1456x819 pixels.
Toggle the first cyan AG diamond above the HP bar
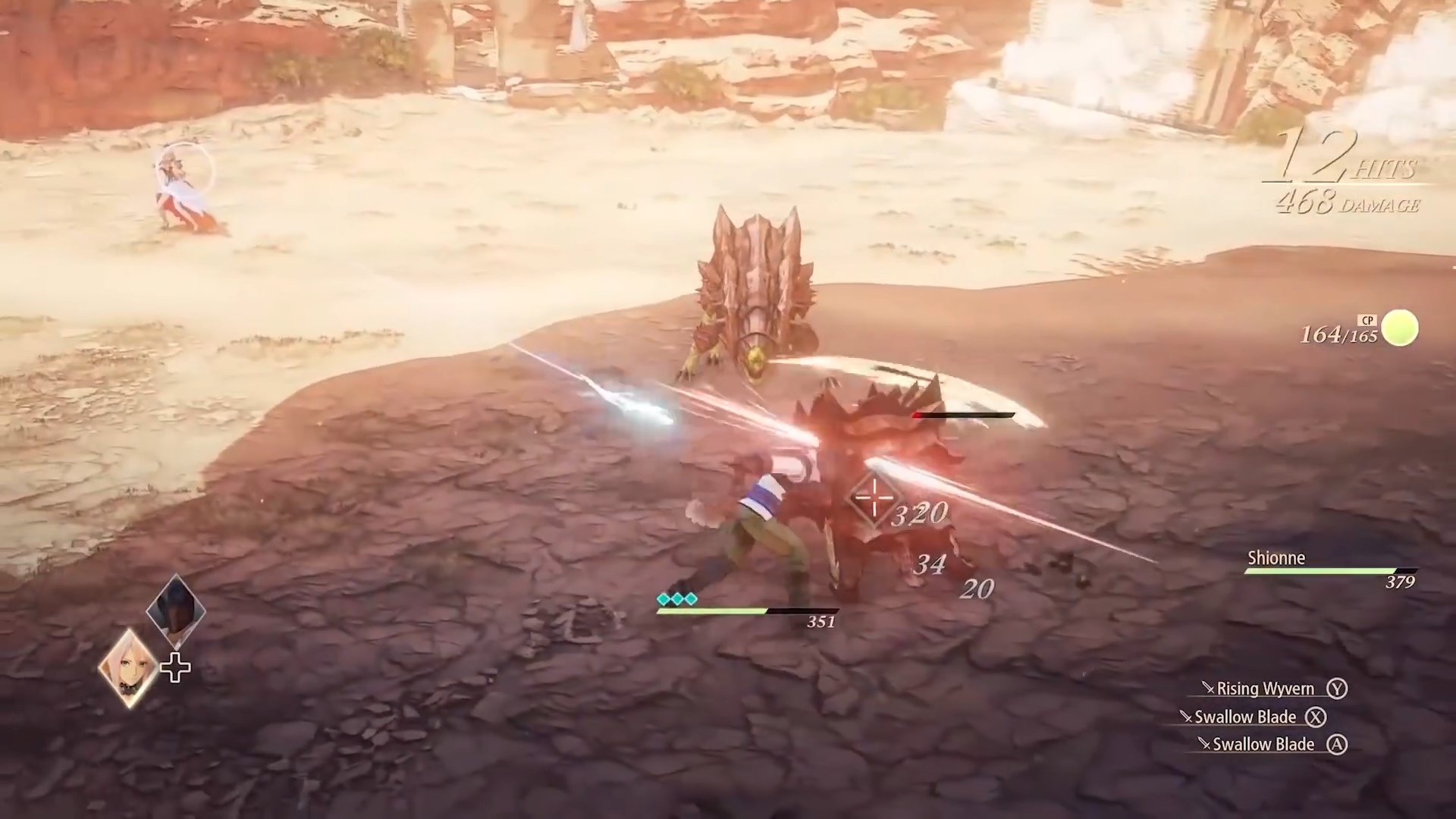pos(663,598)
